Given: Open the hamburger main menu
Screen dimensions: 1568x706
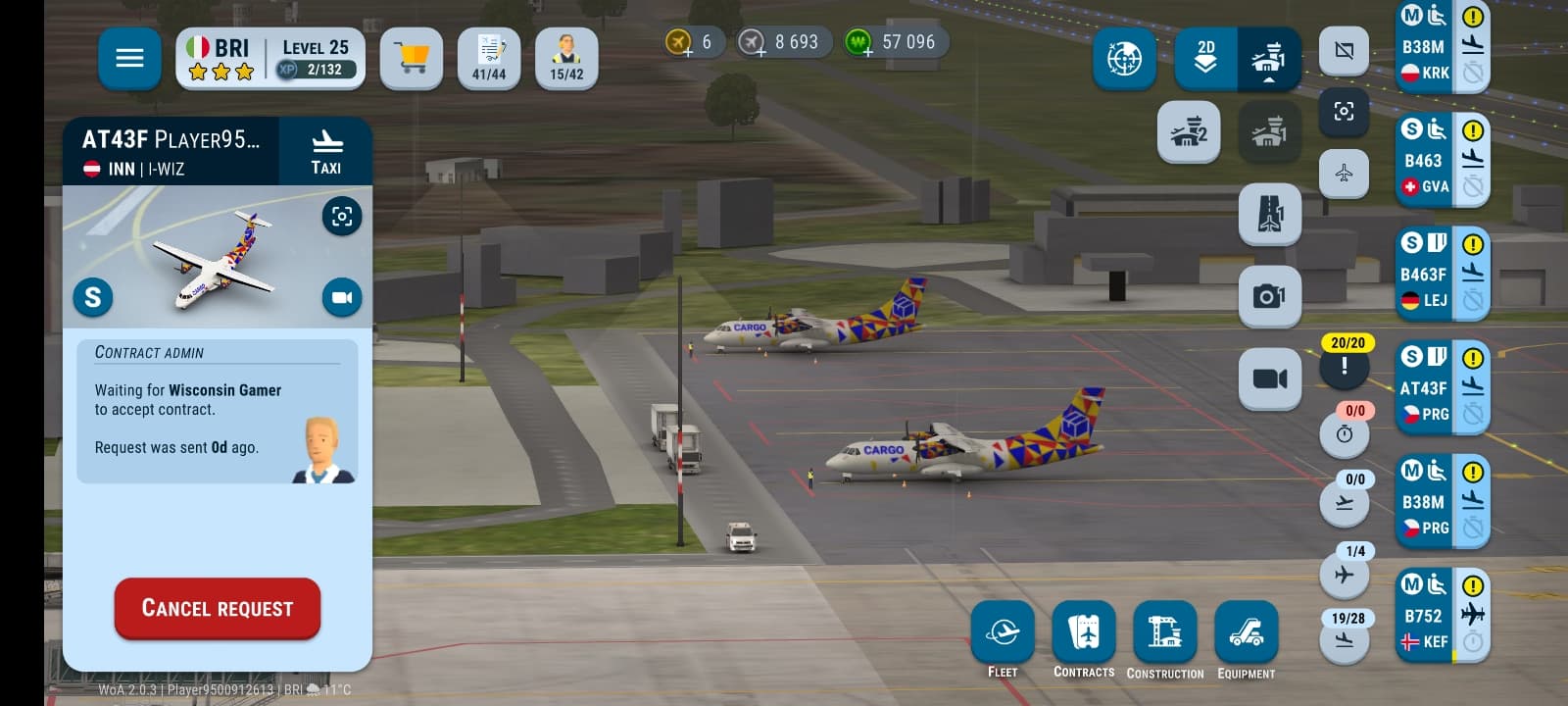Looking at the screenshot, I should tap(129, 59).
